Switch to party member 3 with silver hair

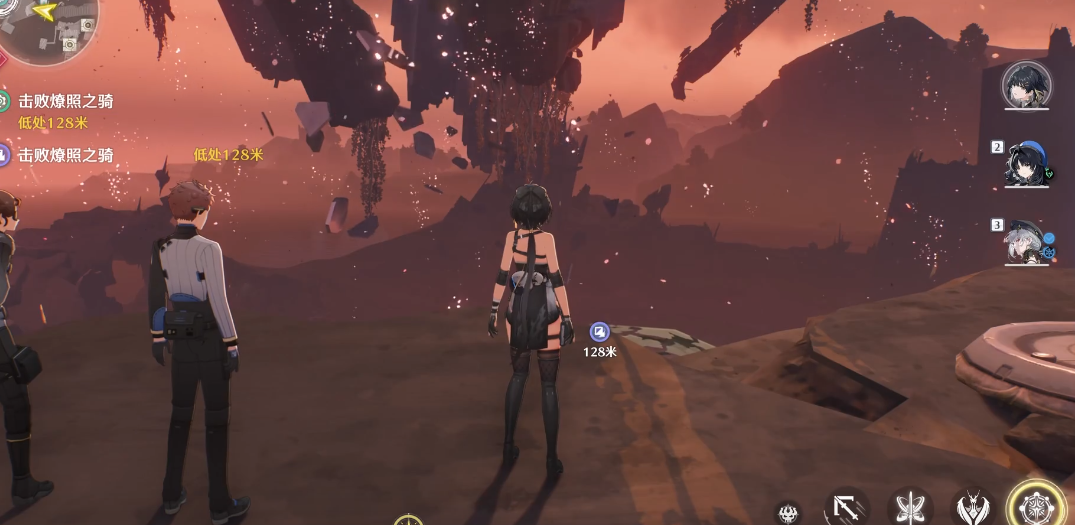[x=1027, y=243]
